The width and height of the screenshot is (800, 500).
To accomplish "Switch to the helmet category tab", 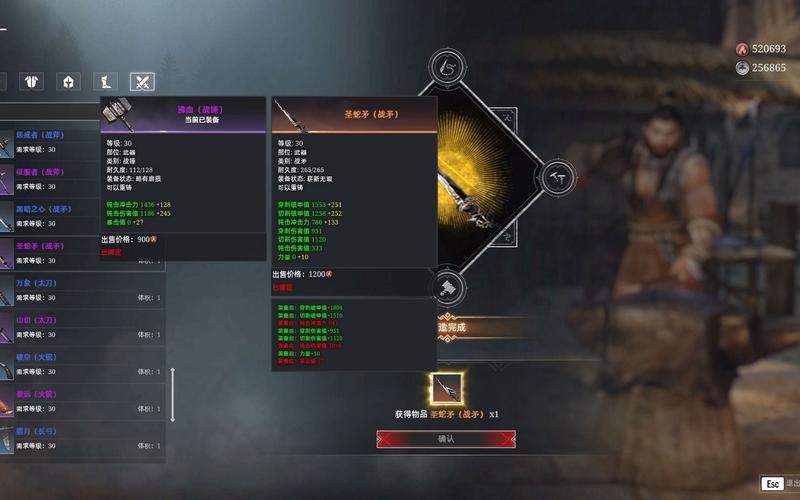I will pos(69,82).
